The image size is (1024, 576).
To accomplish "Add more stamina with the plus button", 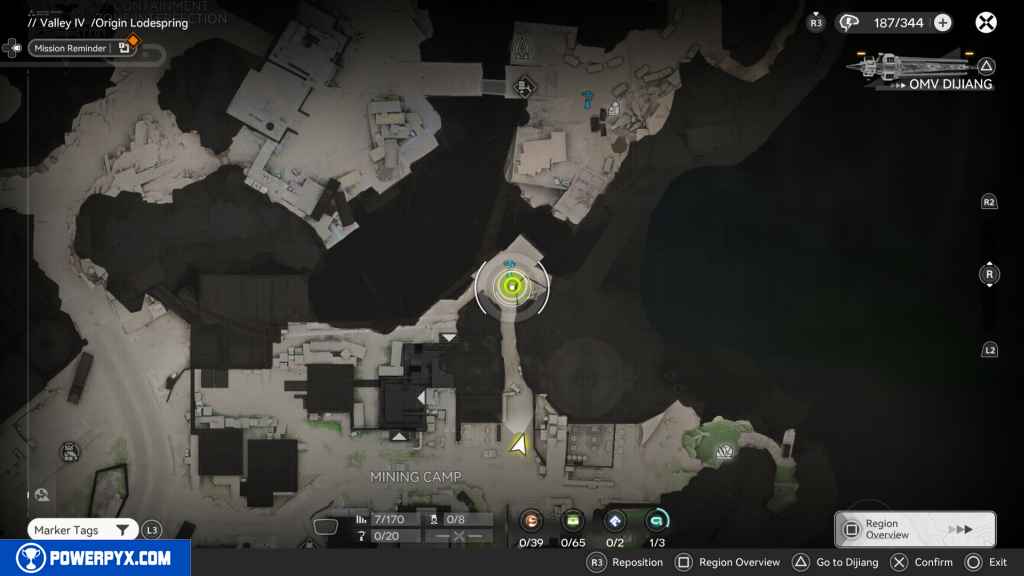I will pyautogui.click(x=942, y=23).
